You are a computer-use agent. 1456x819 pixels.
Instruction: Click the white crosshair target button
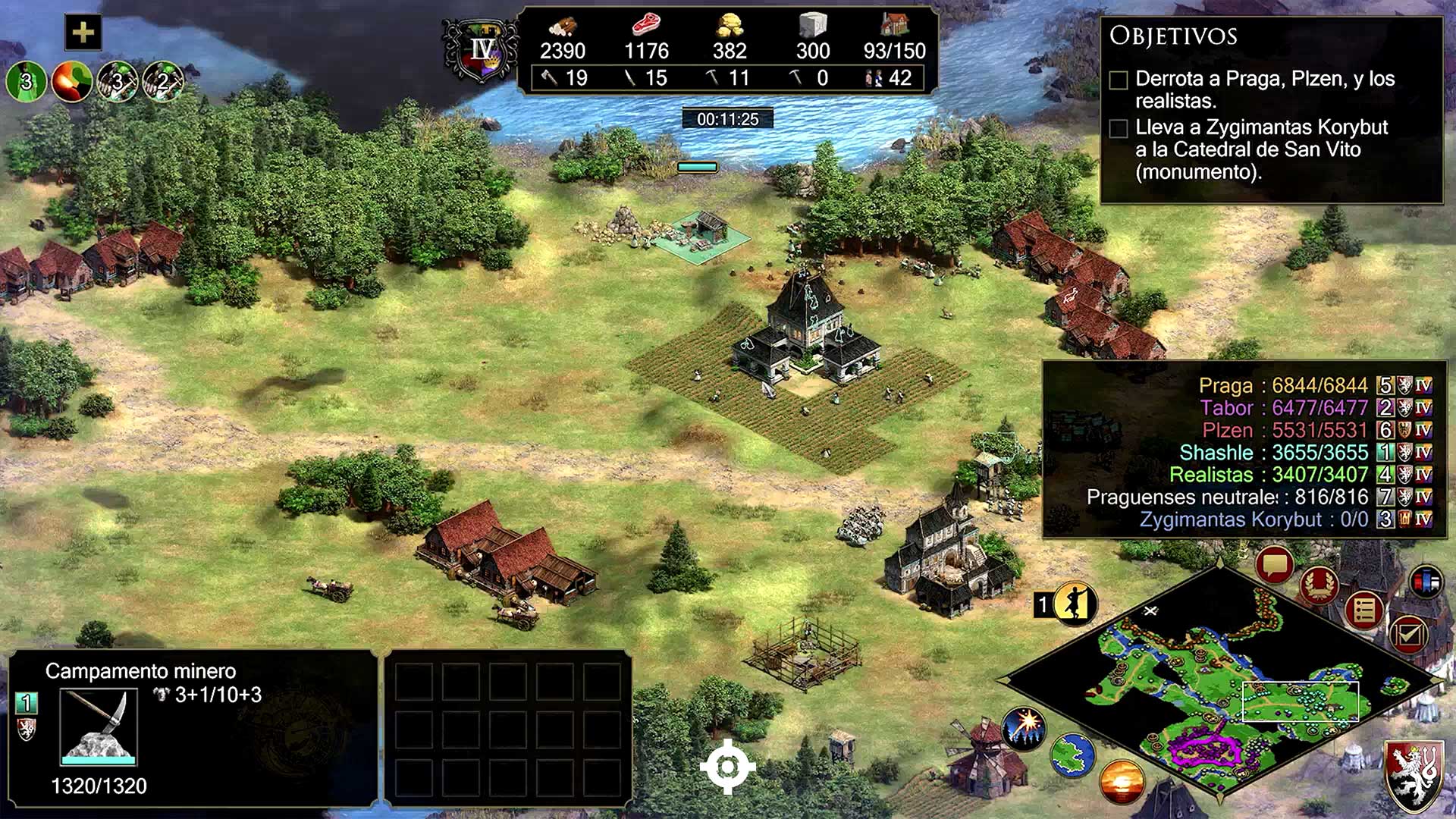pos(727,767)
